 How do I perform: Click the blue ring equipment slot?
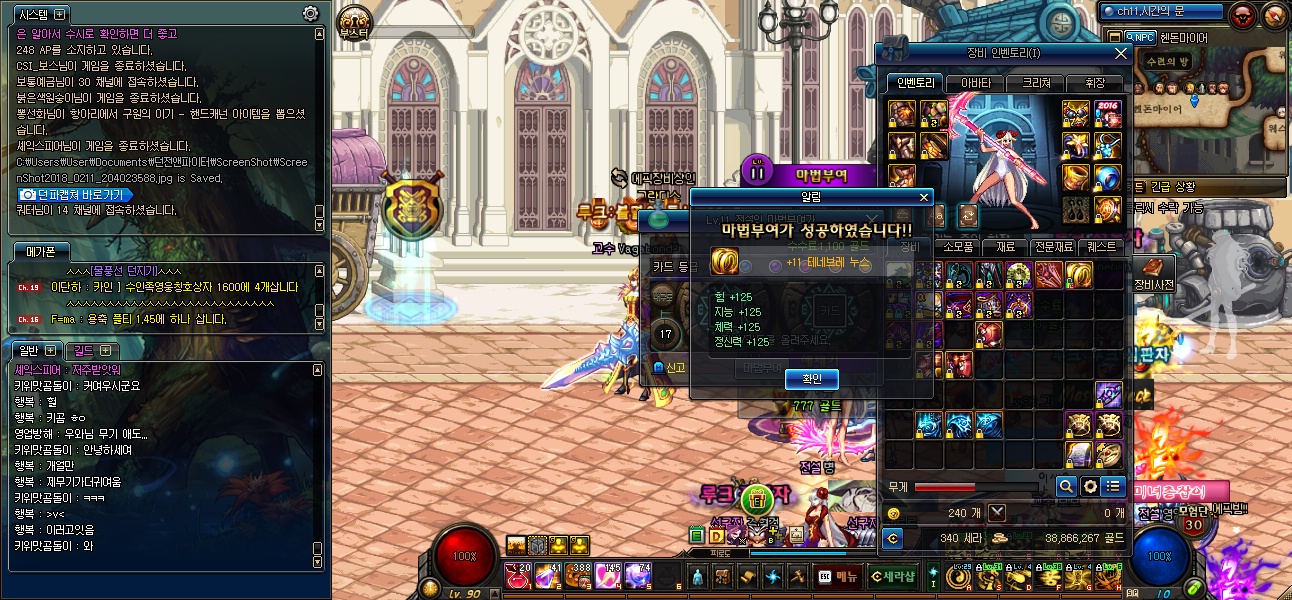click(1107, 178)
